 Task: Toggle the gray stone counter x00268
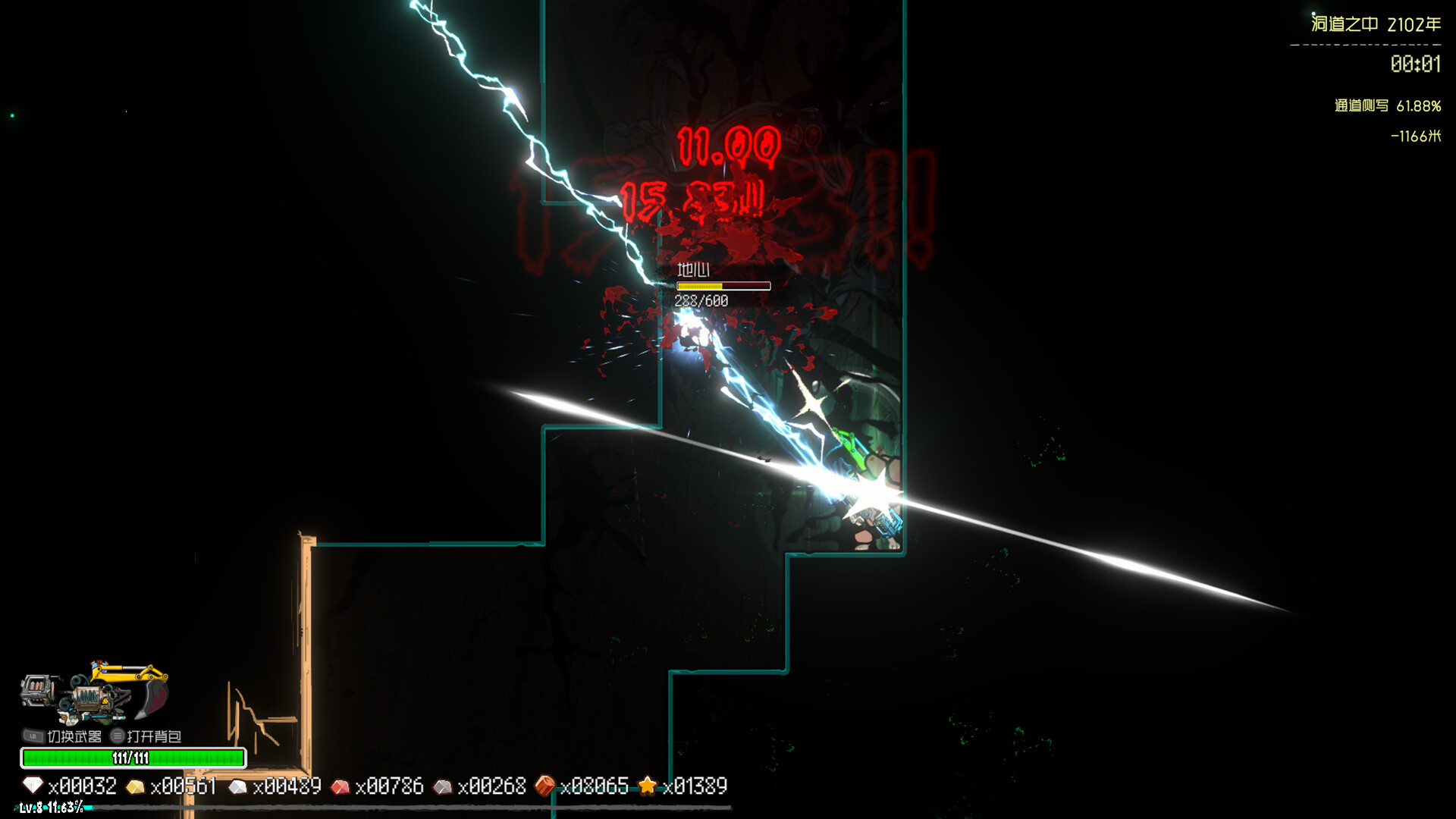click(494, 786)
